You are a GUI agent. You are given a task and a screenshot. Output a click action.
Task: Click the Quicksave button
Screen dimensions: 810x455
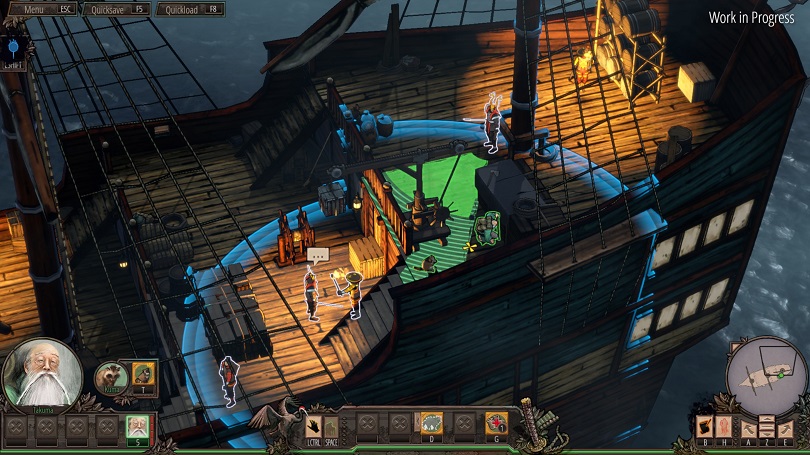[116, 9]
